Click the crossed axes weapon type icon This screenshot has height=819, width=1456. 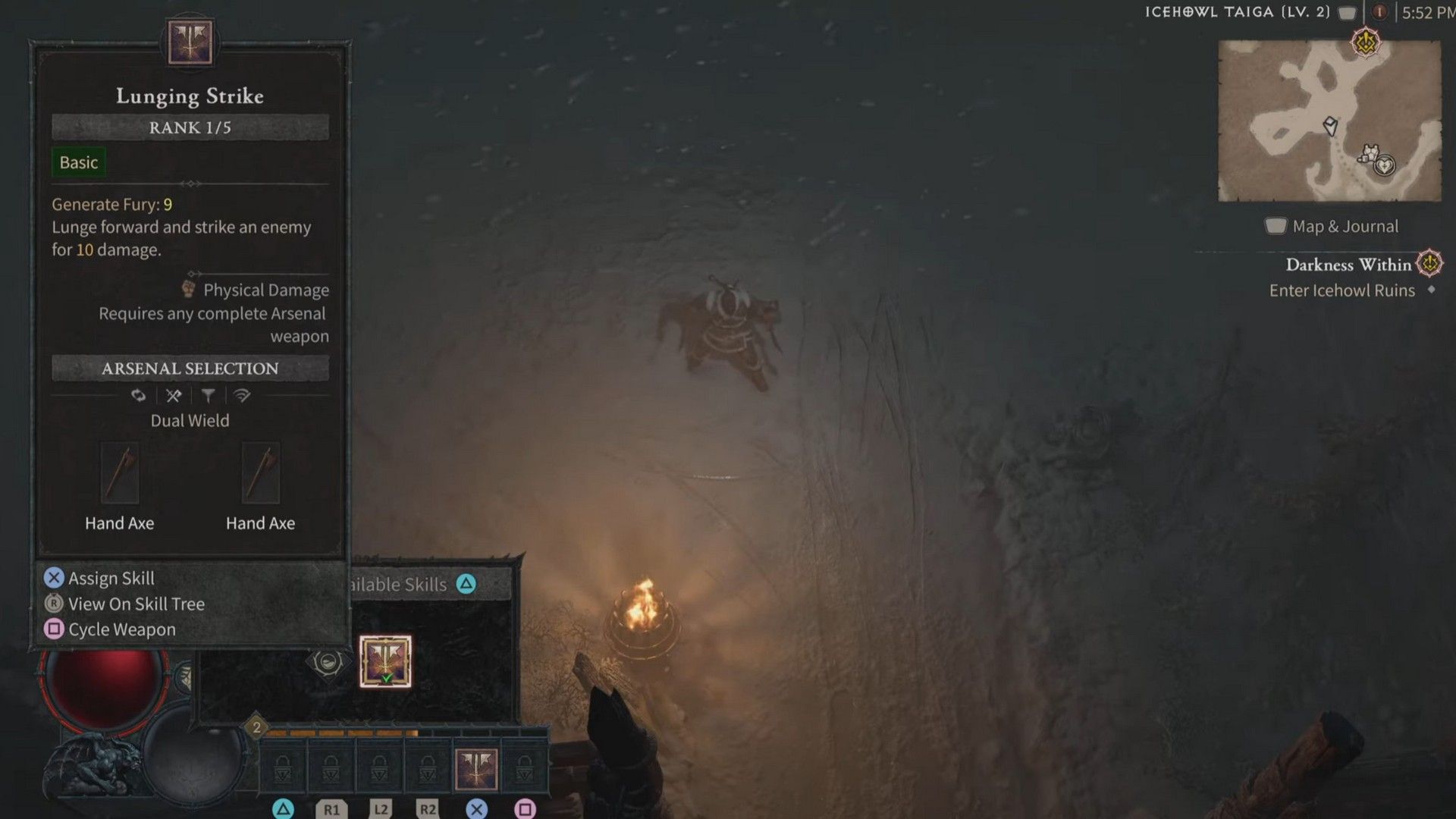coord(173,394)
